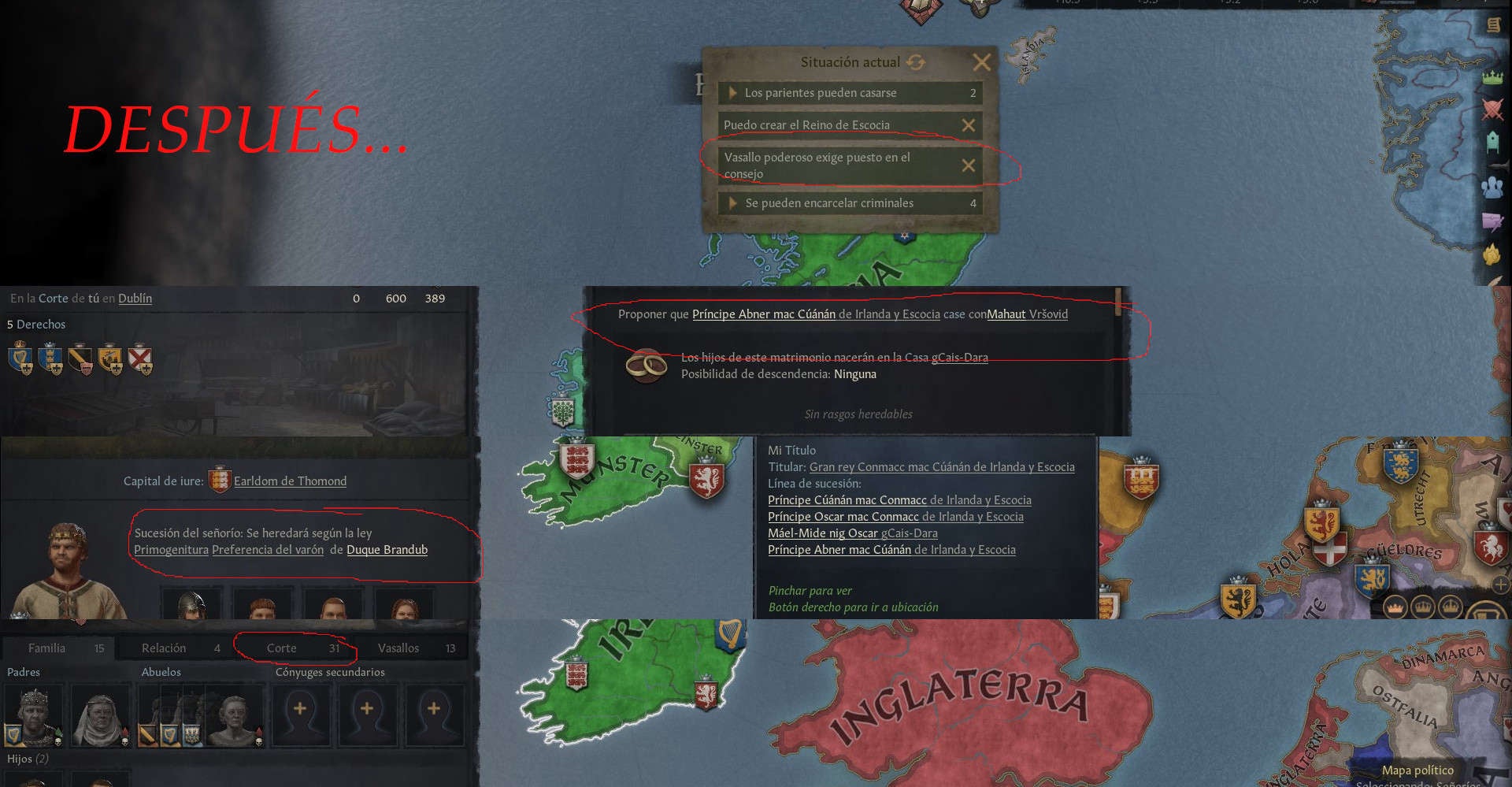1512x787 pixels.
Task: Switch to the Familia tab
Action: (x=47, y=648)
